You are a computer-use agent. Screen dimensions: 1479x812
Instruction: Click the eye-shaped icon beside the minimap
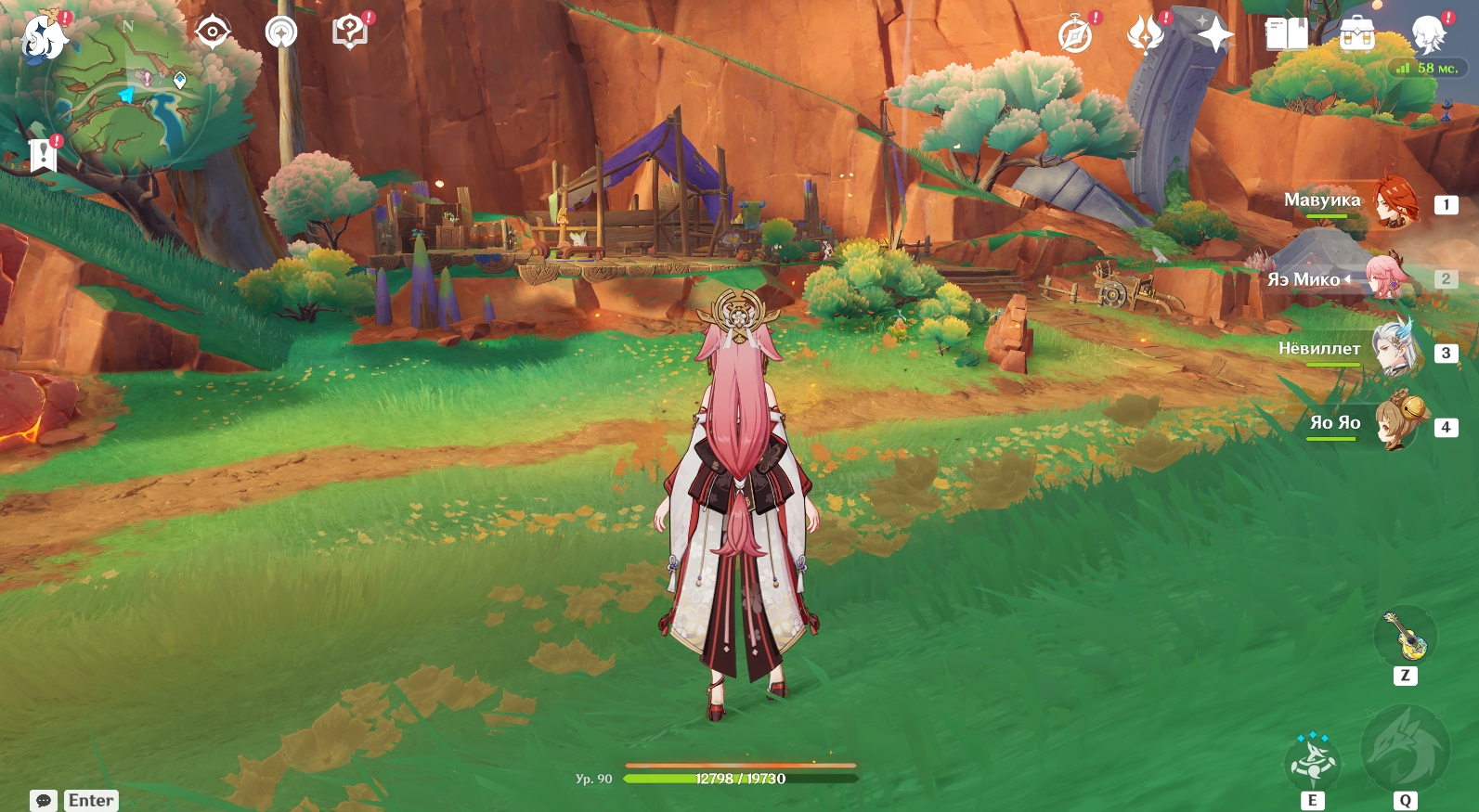[213, 32]
